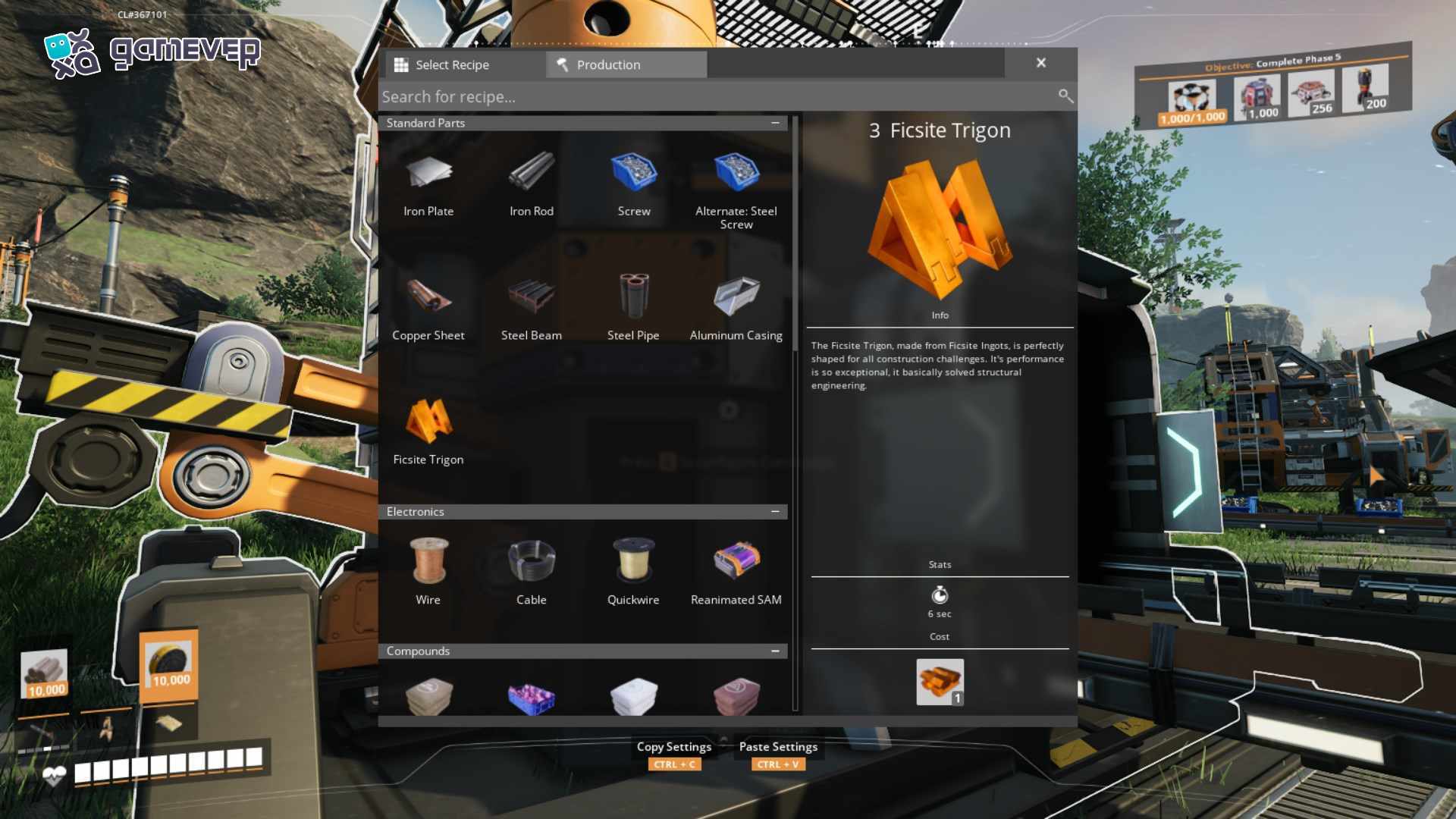Choose the Cable recipe

[x=531, y=570]
